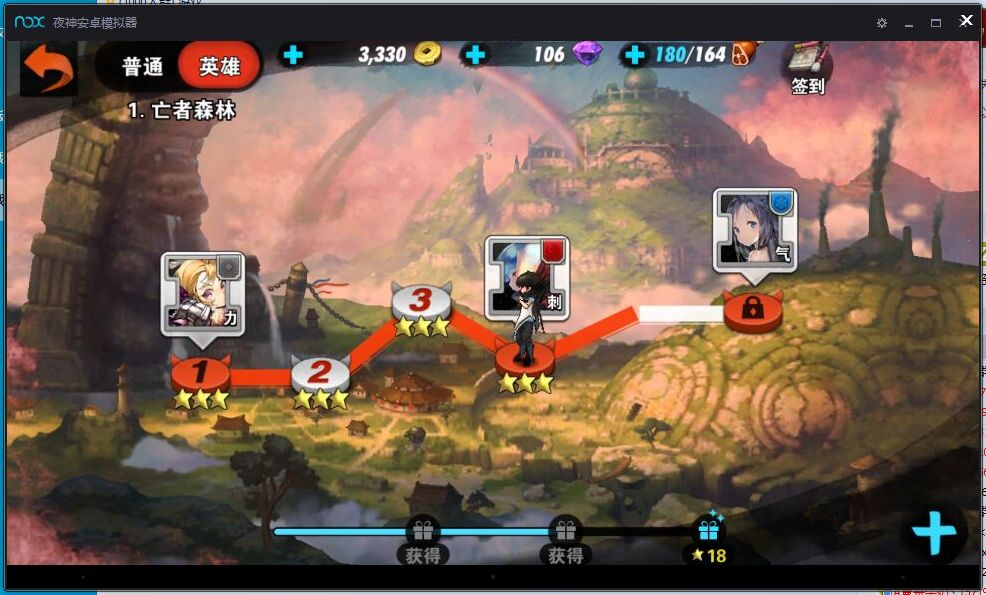Add more gold coins with the plus button
The image size is (986, 595).
point(293,55)
